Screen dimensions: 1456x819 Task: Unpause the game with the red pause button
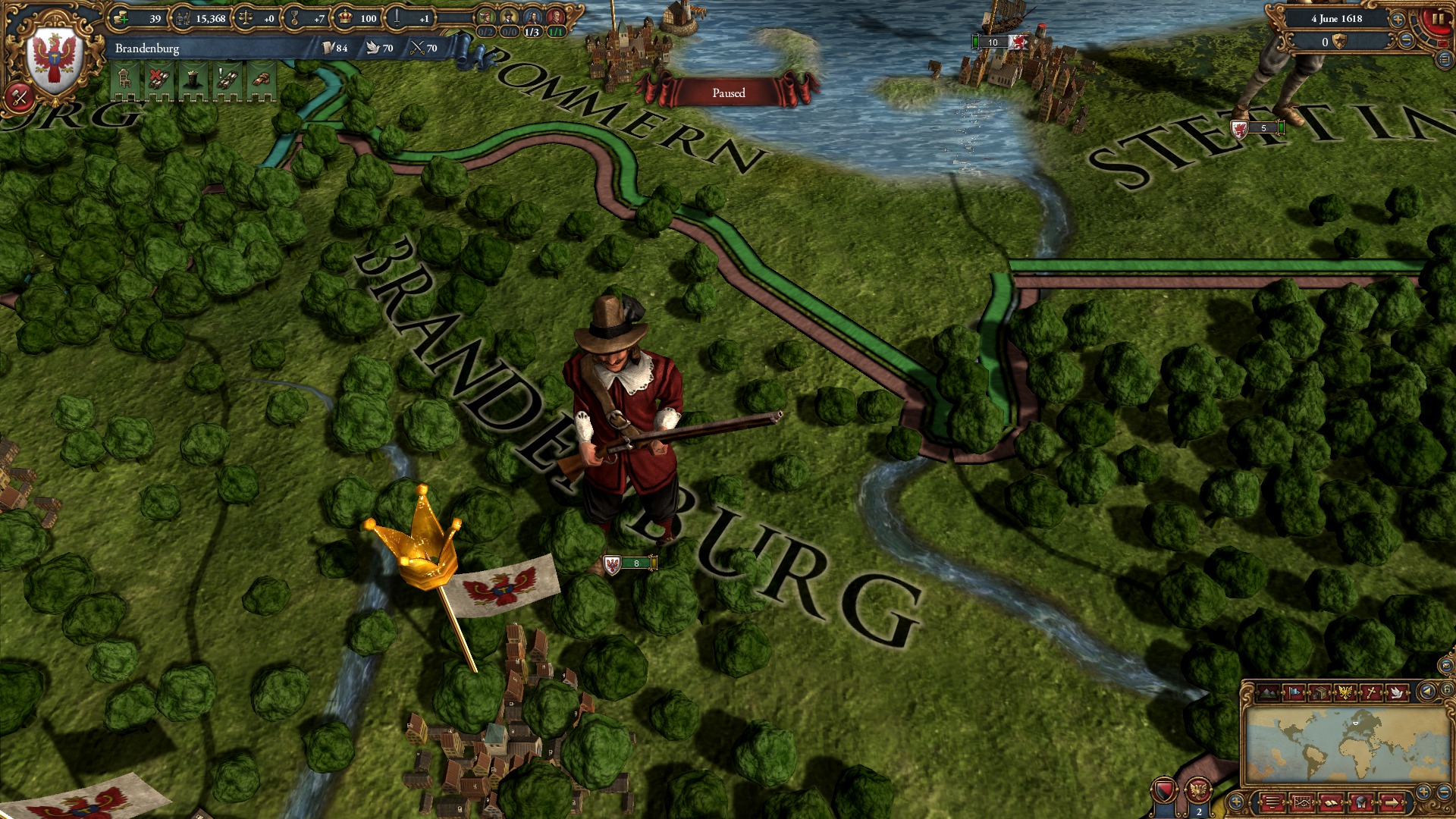[1437, 20]
